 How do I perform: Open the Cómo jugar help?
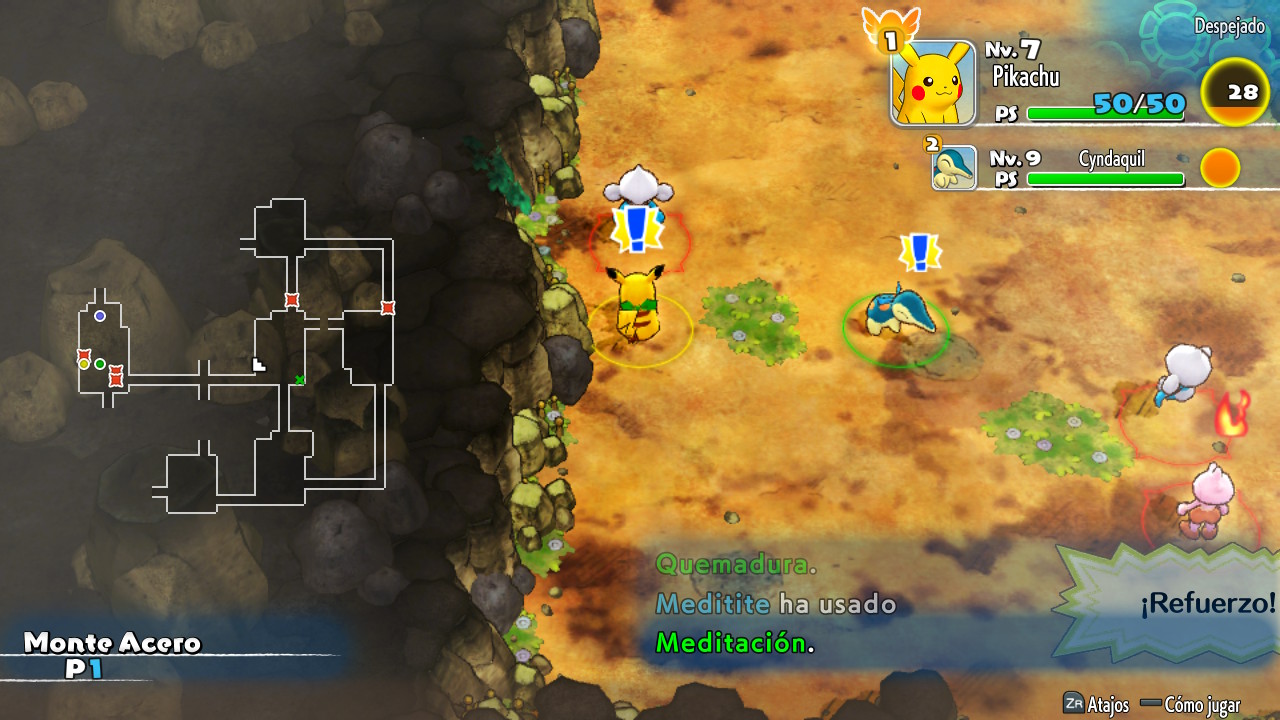1190,704
